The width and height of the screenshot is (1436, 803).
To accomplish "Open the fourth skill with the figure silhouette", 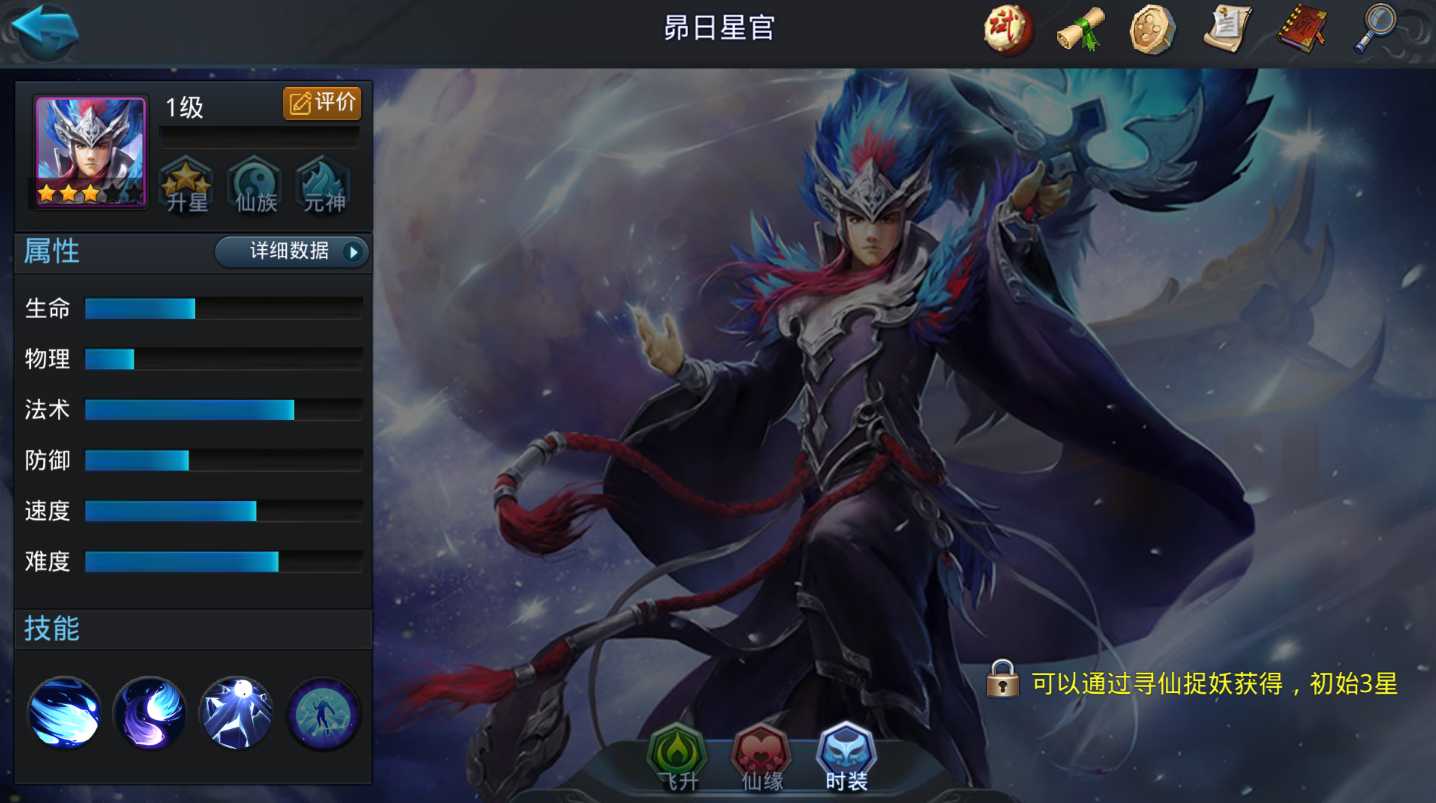I will 321,711.
